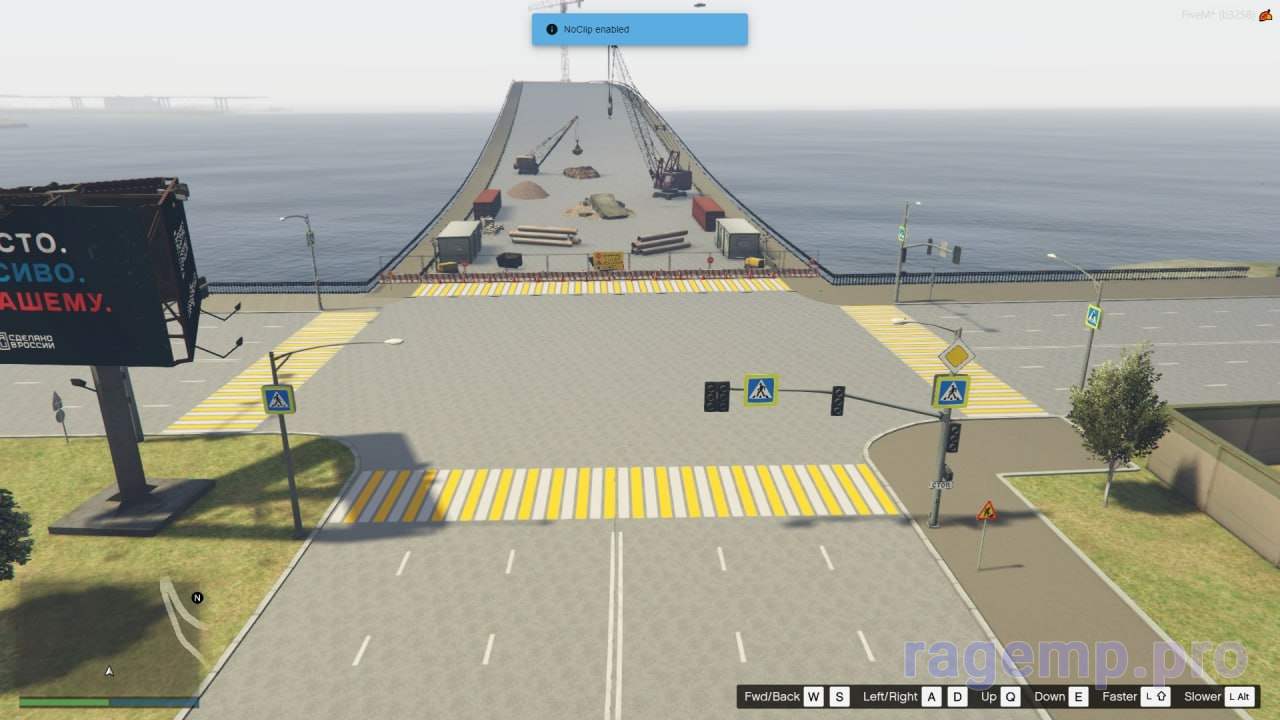
Task: Click the minimap radar
Action: coord(110,635)
